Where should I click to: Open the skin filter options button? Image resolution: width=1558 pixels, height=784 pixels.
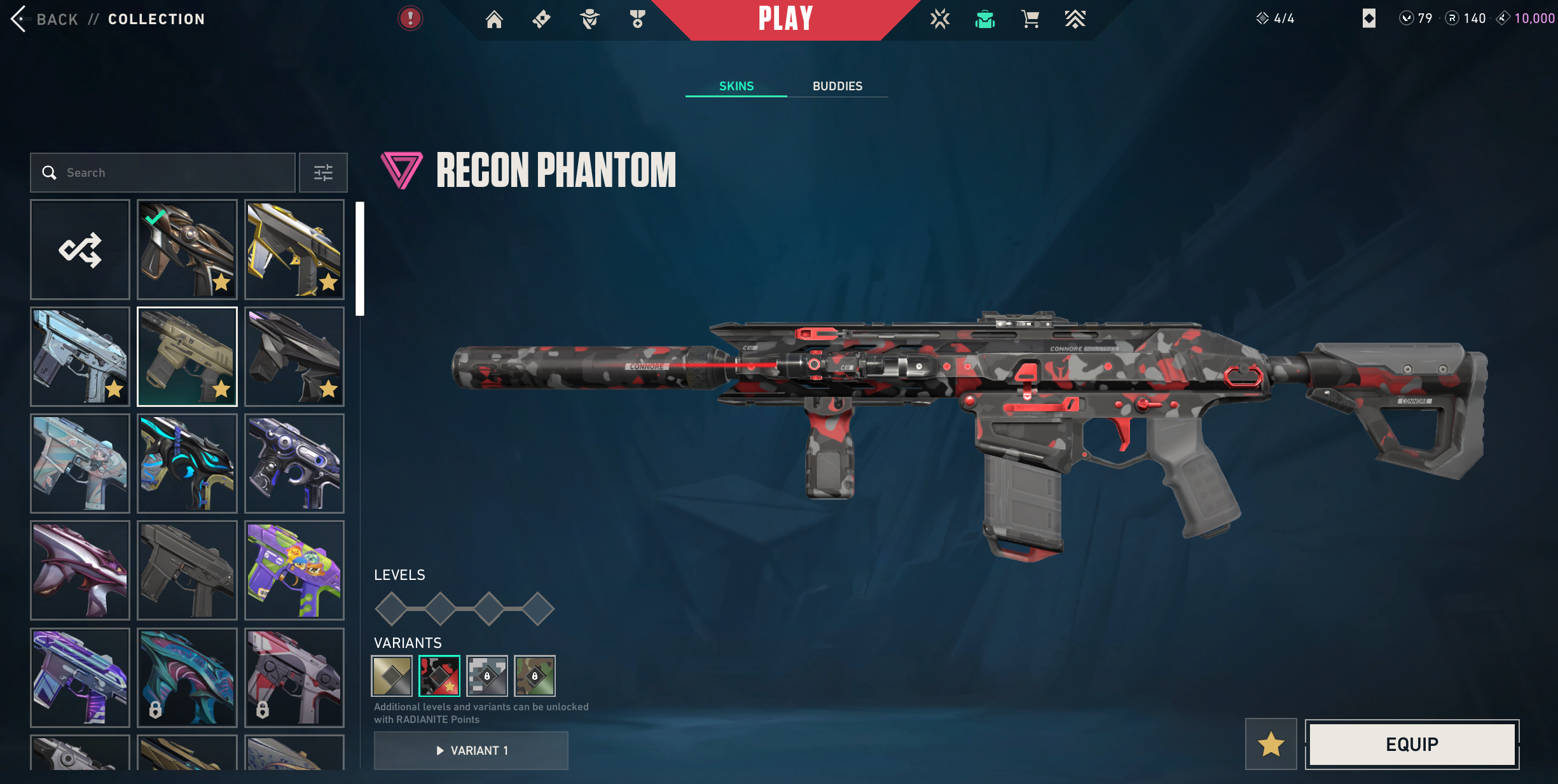coord(323,172)
